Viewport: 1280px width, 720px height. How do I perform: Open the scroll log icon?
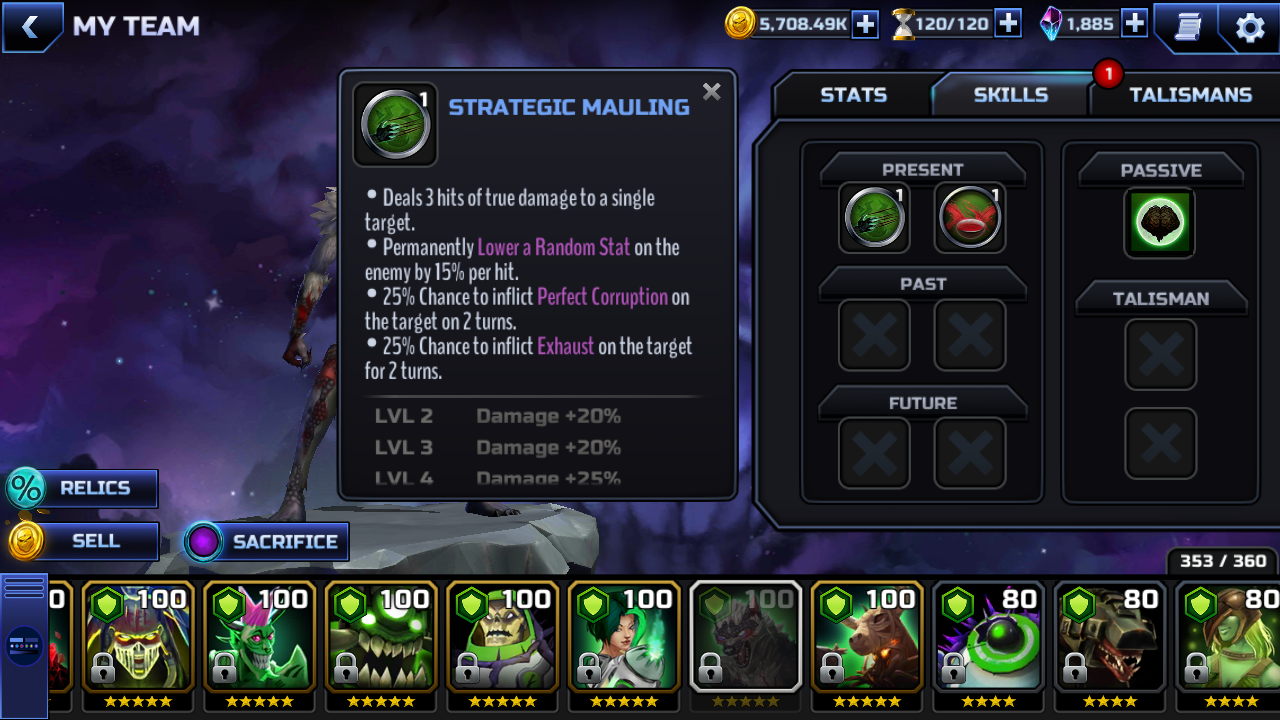click(1187, 27)
